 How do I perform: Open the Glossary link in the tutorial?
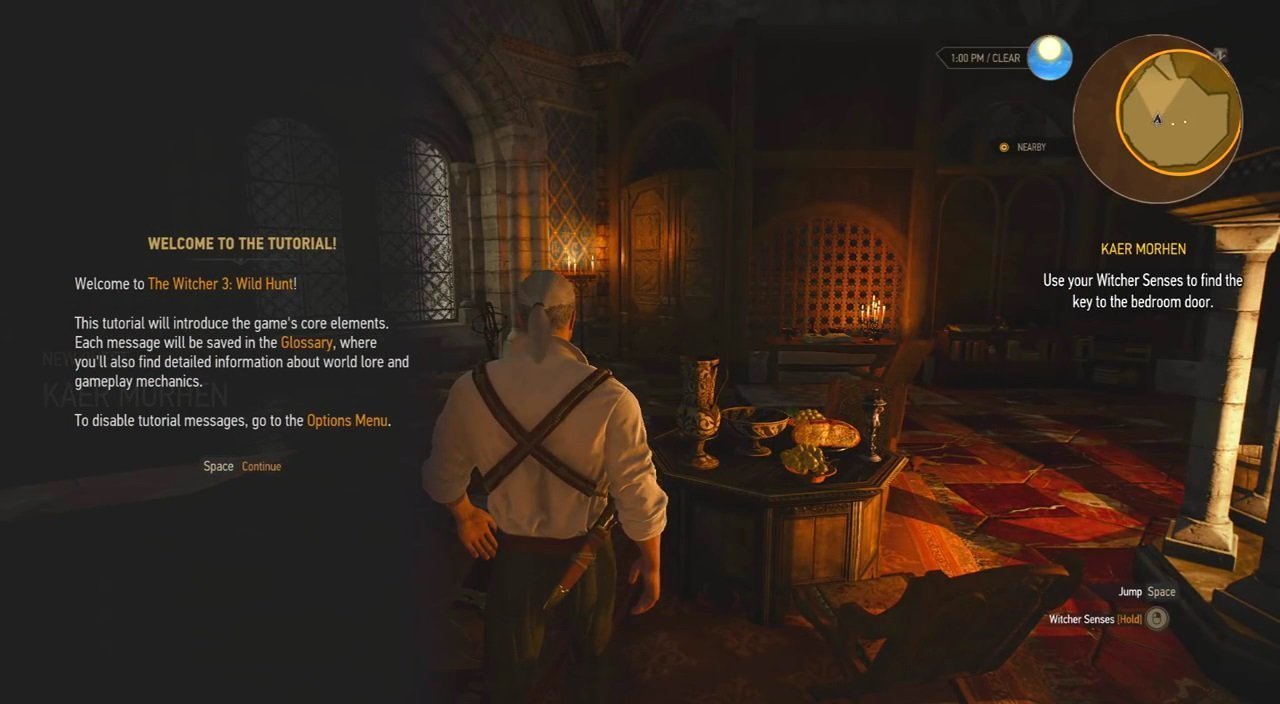306,343
